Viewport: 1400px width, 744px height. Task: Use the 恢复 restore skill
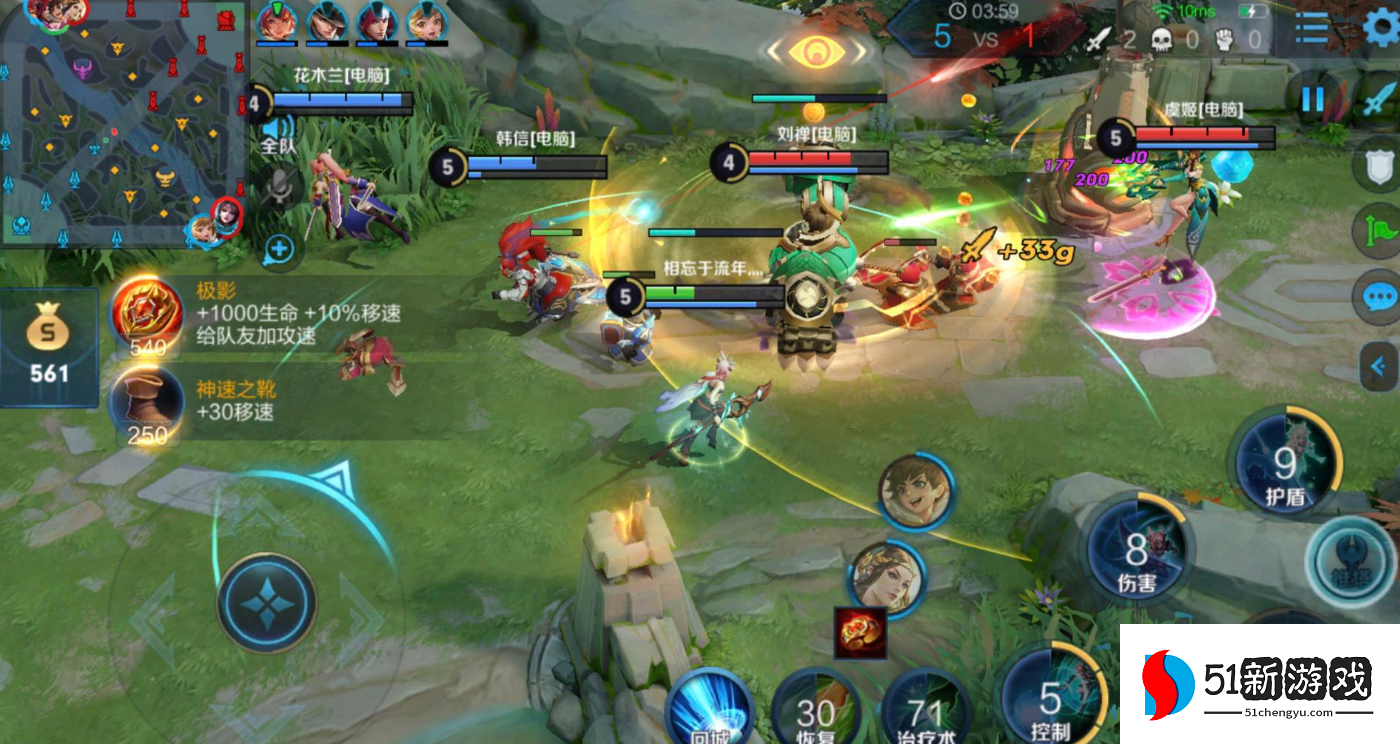[815, 708]
